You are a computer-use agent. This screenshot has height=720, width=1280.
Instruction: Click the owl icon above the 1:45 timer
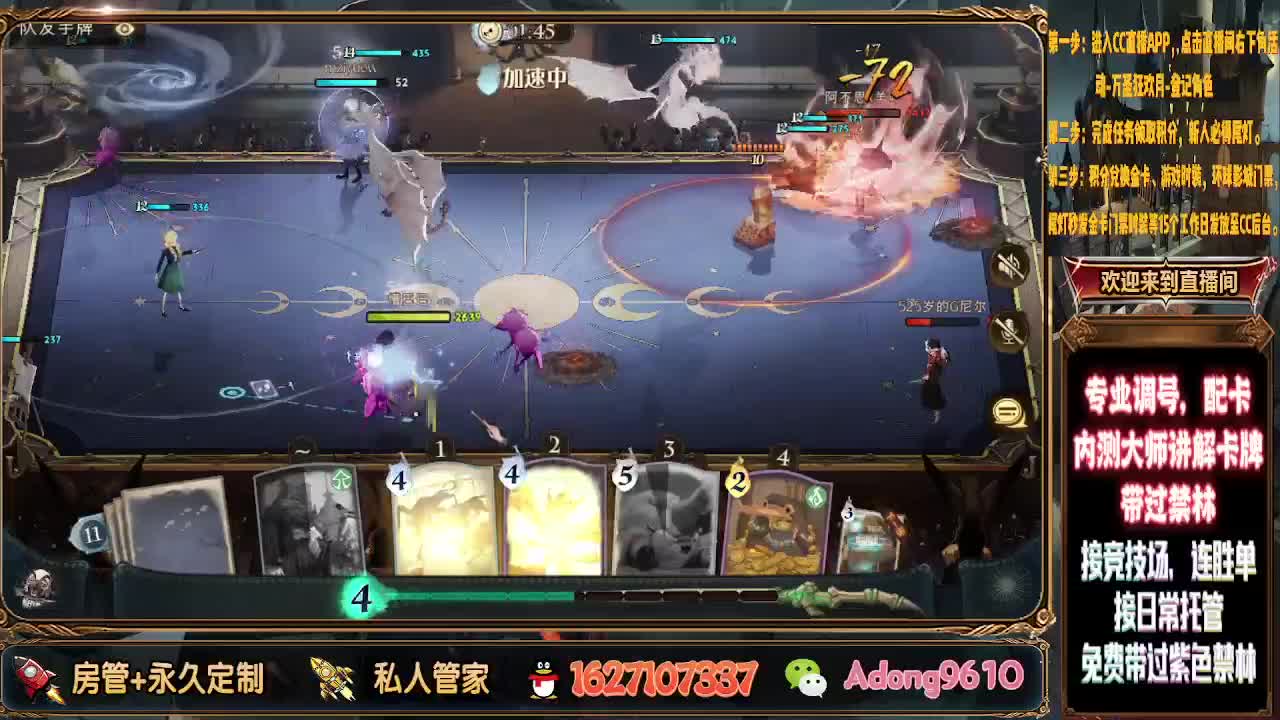click(487, 30)
